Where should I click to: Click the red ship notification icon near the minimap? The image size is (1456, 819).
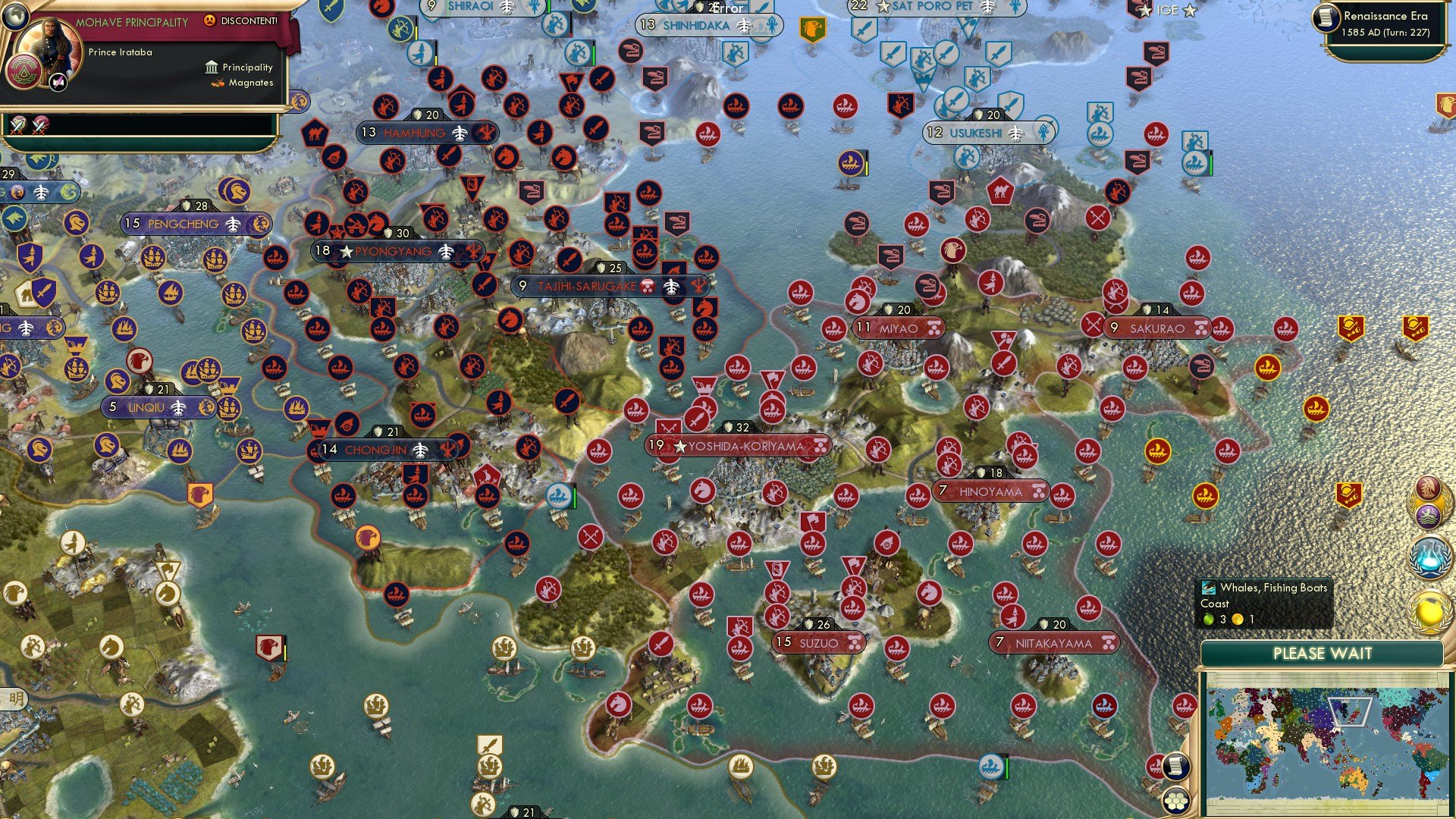[x=1156, y=765]
